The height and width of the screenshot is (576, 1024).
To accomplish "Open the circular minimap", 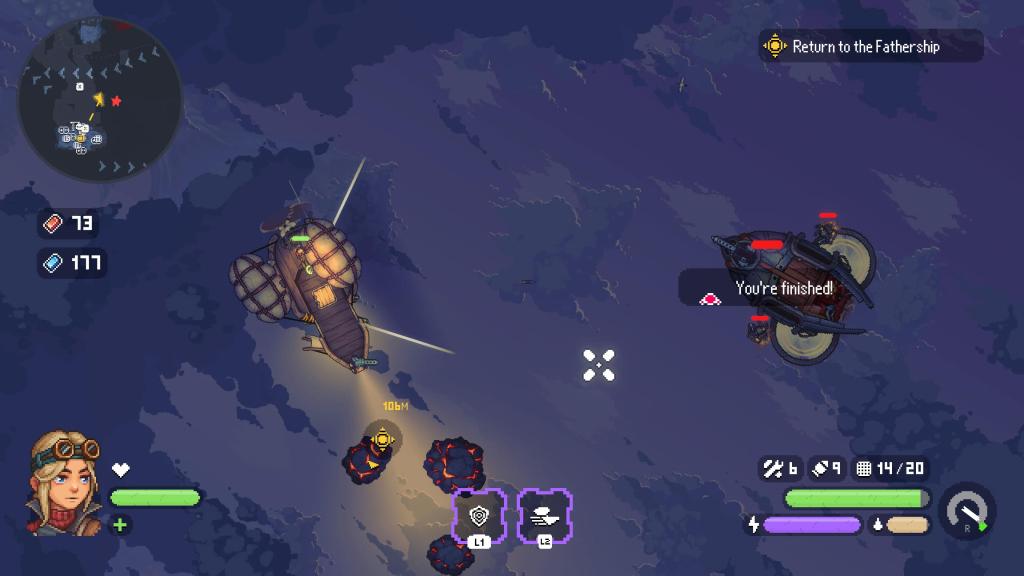I will (x=100, y=99).
